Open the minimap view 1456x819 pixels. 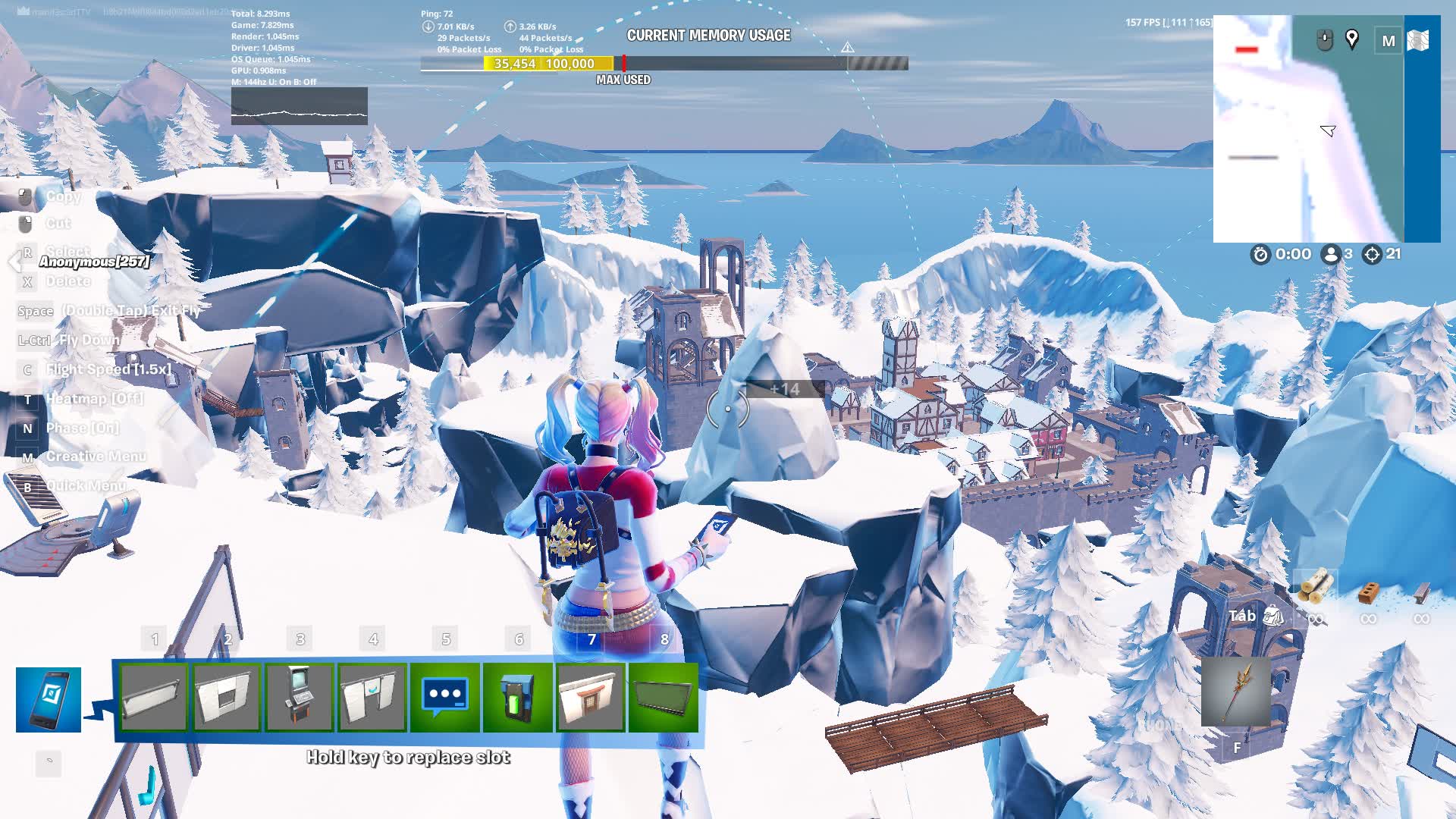pyautogui.click(x=1308, y=129)
